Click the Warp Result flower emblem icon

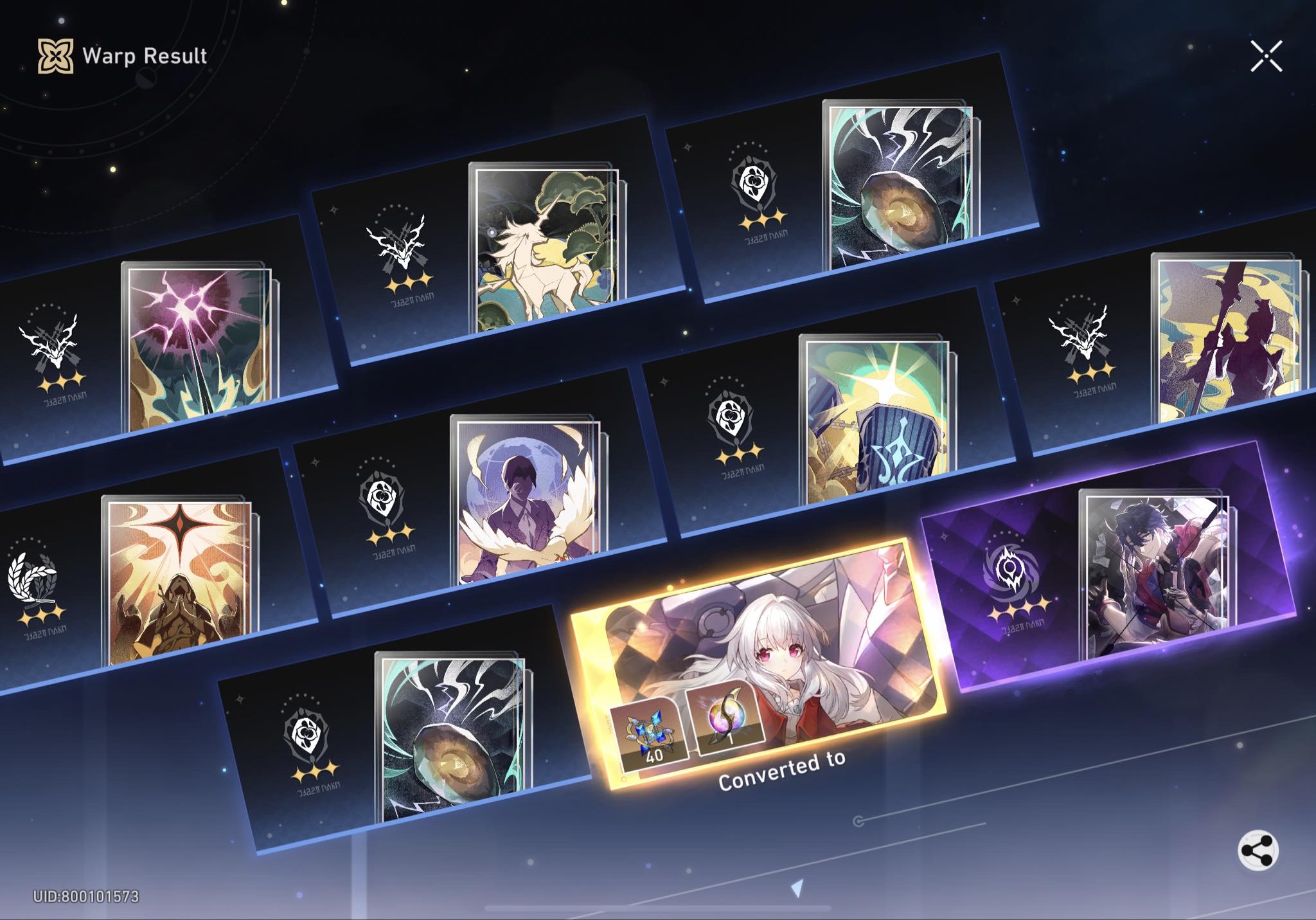point(55,57)
